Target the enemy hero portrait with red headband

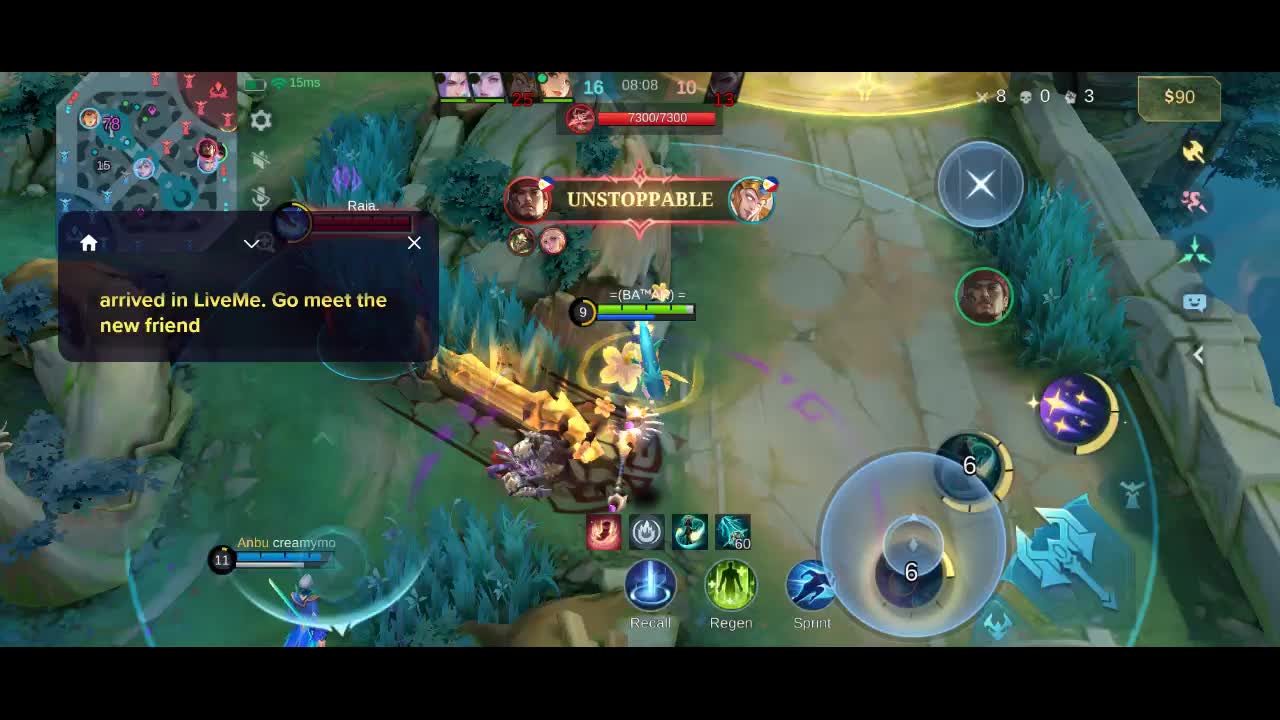(984, 297)
